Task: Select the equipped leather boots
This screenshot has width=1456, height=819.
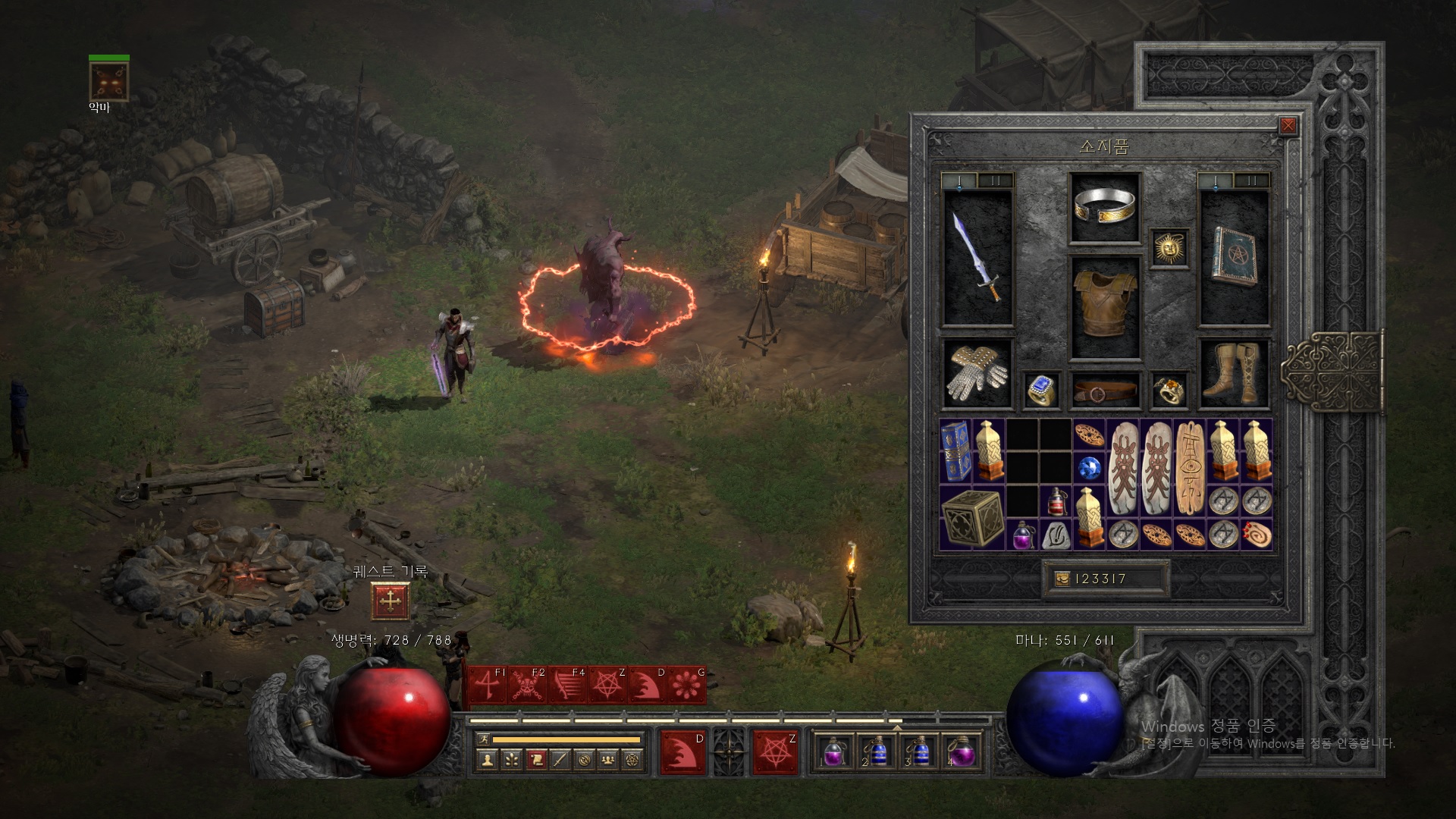Action: click(x=1234, y=373)
